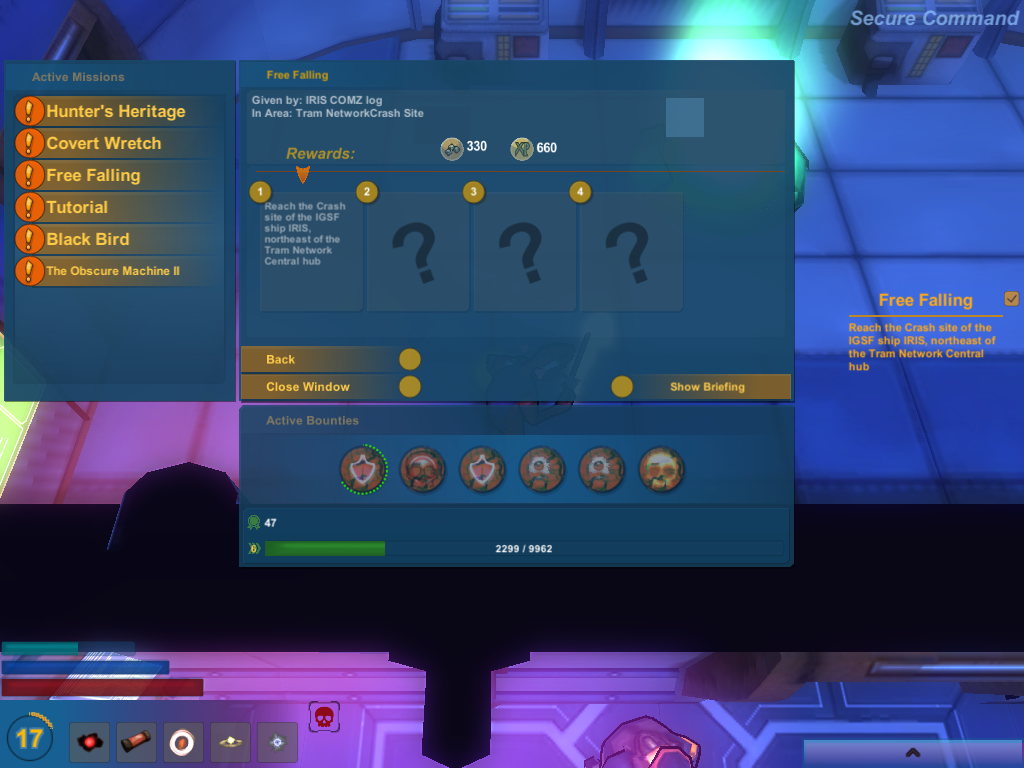1024x768 pixels.
Task: Activate the white ring ability slot
Action: (x=183, y=742)
